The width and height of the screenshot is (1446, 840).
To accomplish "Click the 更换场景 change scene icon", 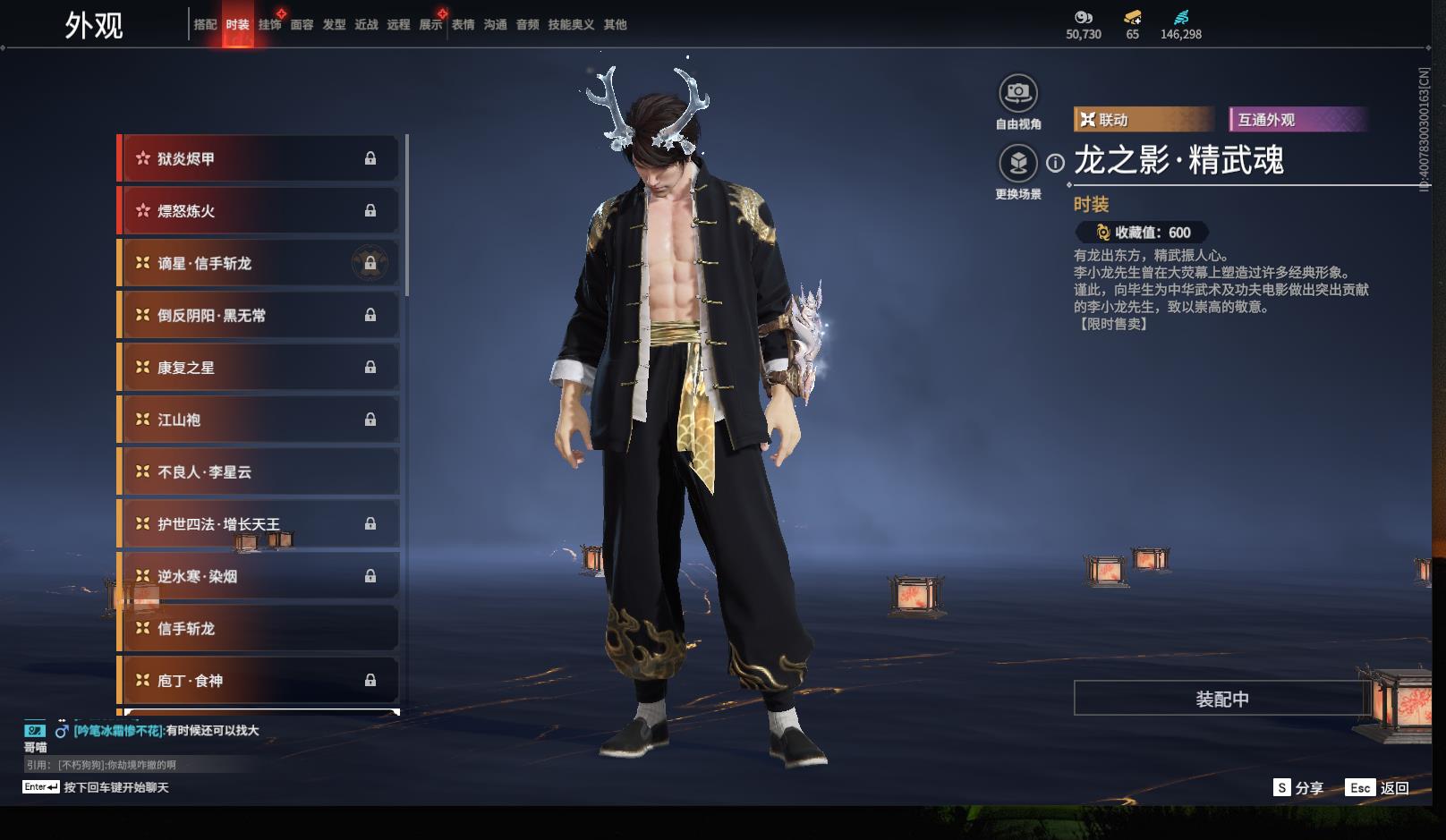I will point(1017,164).
